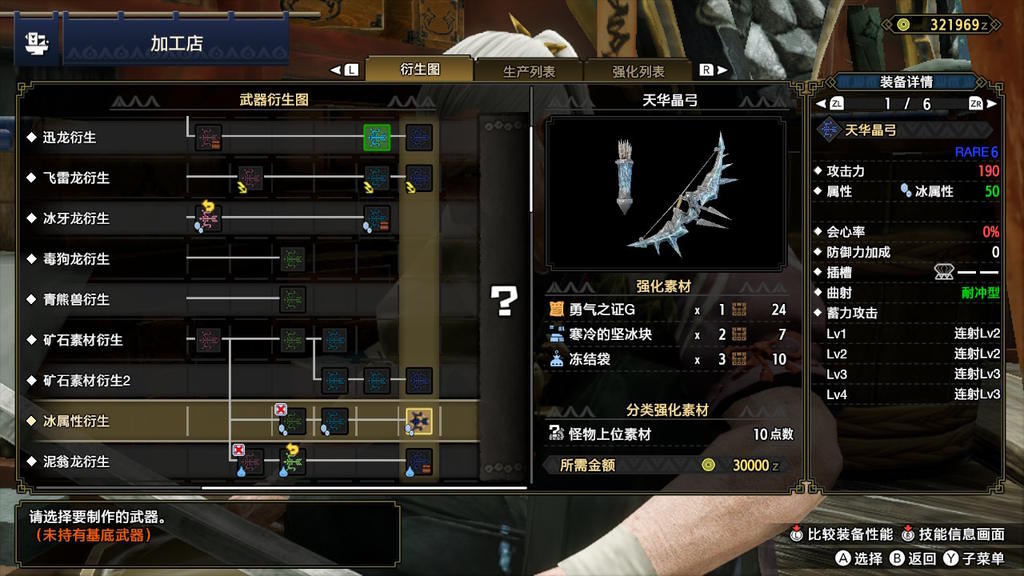Viewport: 1024px width, 576px height.
Task: Select the 怪物上位素材 category material row
Action: (x=668, y=434)
